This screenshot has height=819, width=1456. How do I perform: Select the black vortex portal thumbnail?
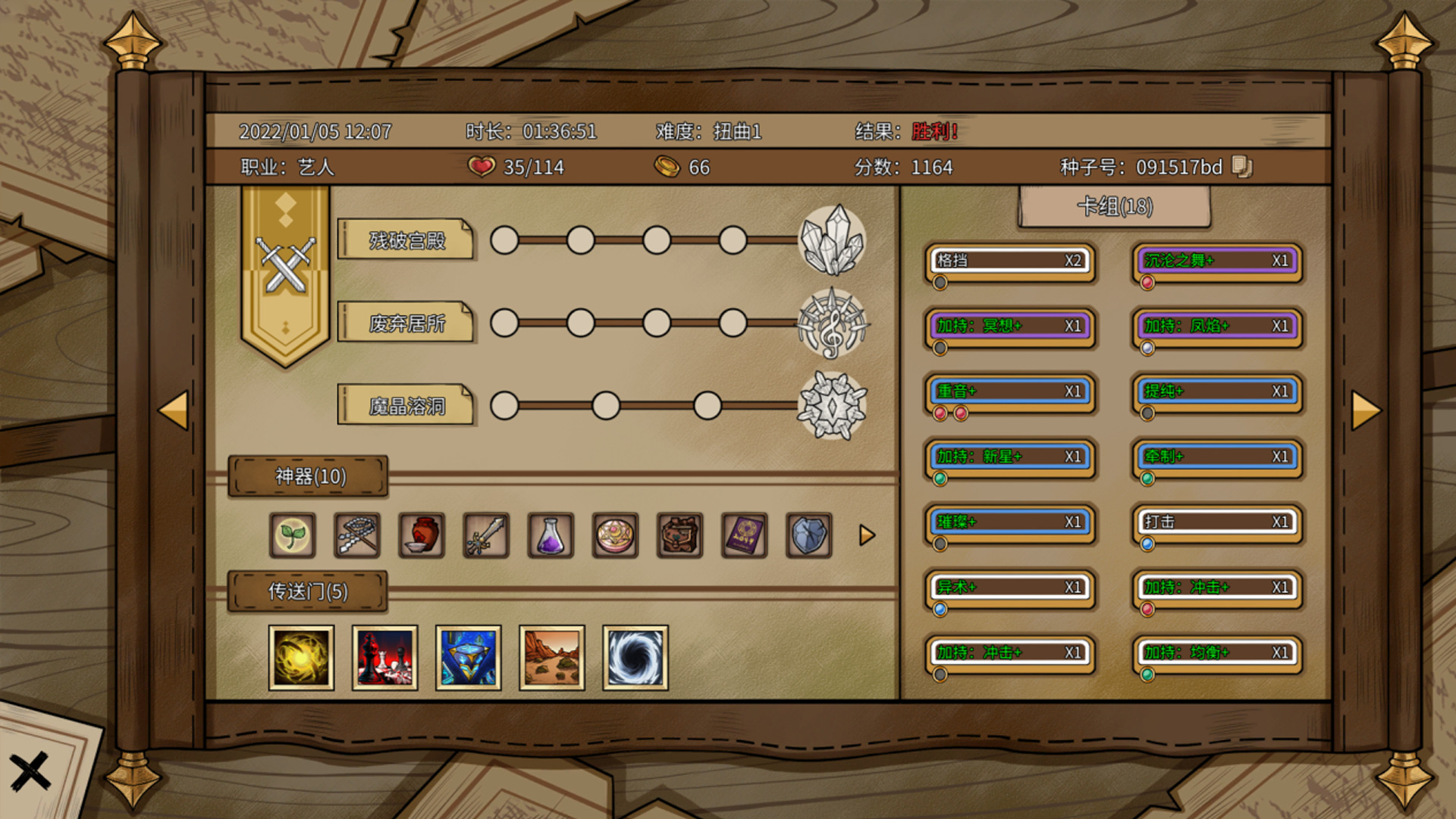(x=635, y=657)
